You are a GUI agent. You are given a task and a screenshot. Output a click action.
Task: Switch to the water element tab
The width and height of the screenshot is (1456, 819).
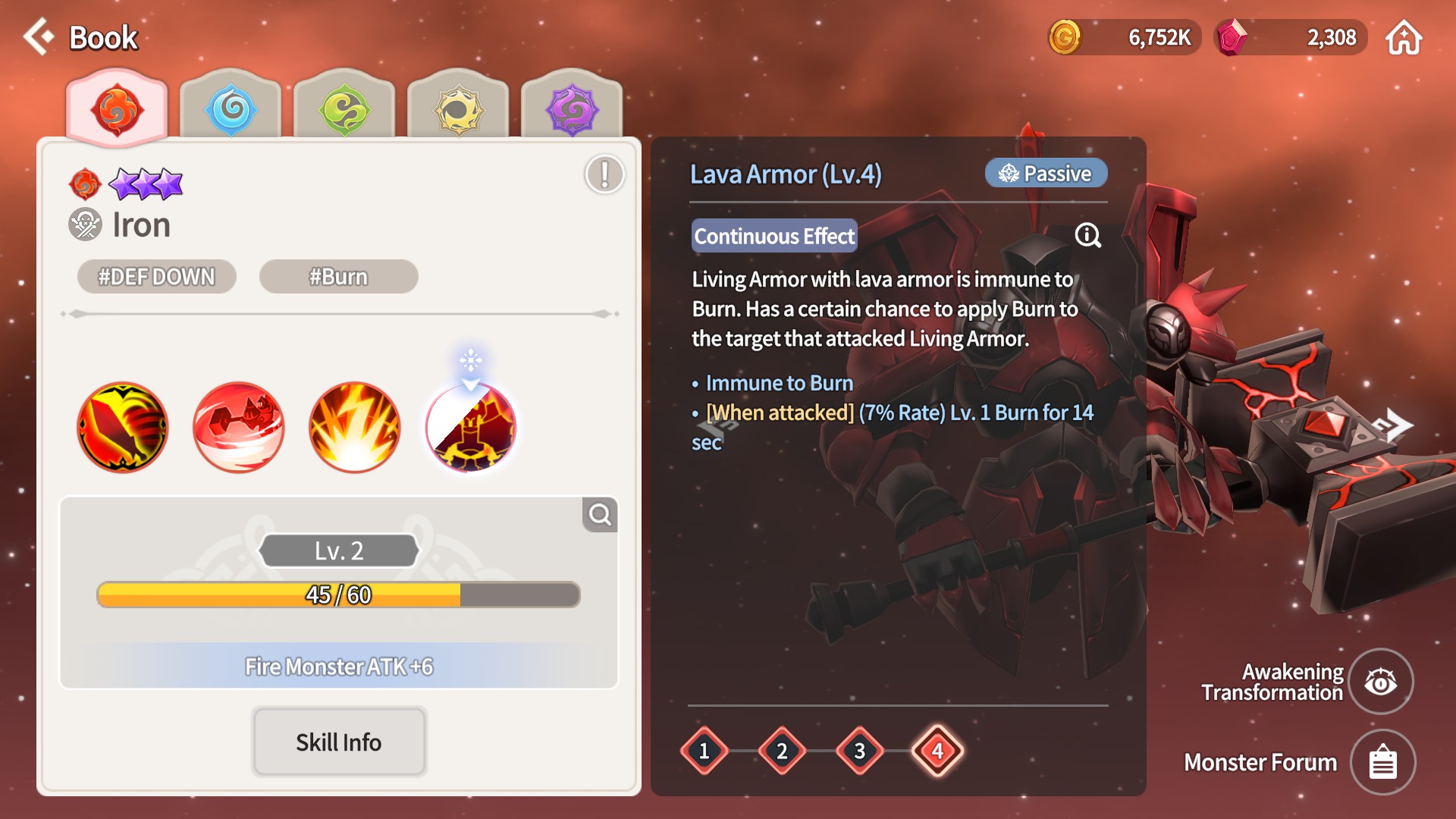(x=231, y=109)
